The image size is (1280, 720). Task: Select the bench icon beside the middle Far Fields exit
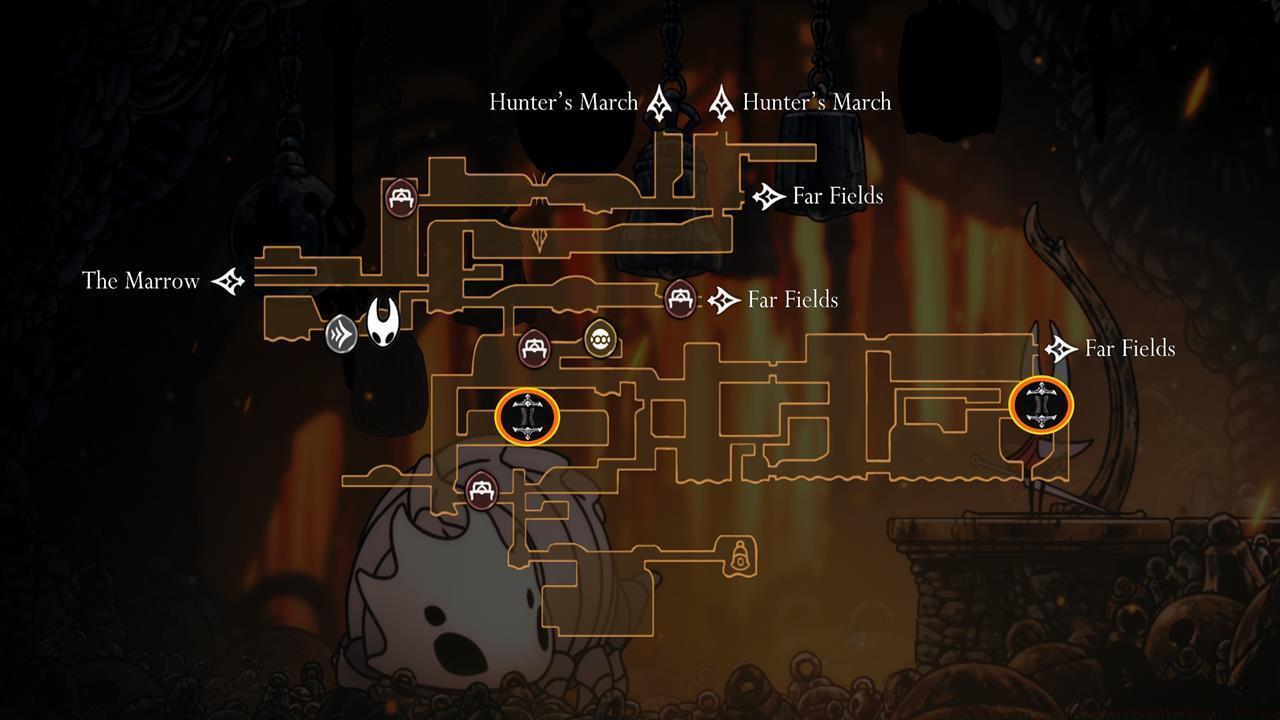click(681, 299)
